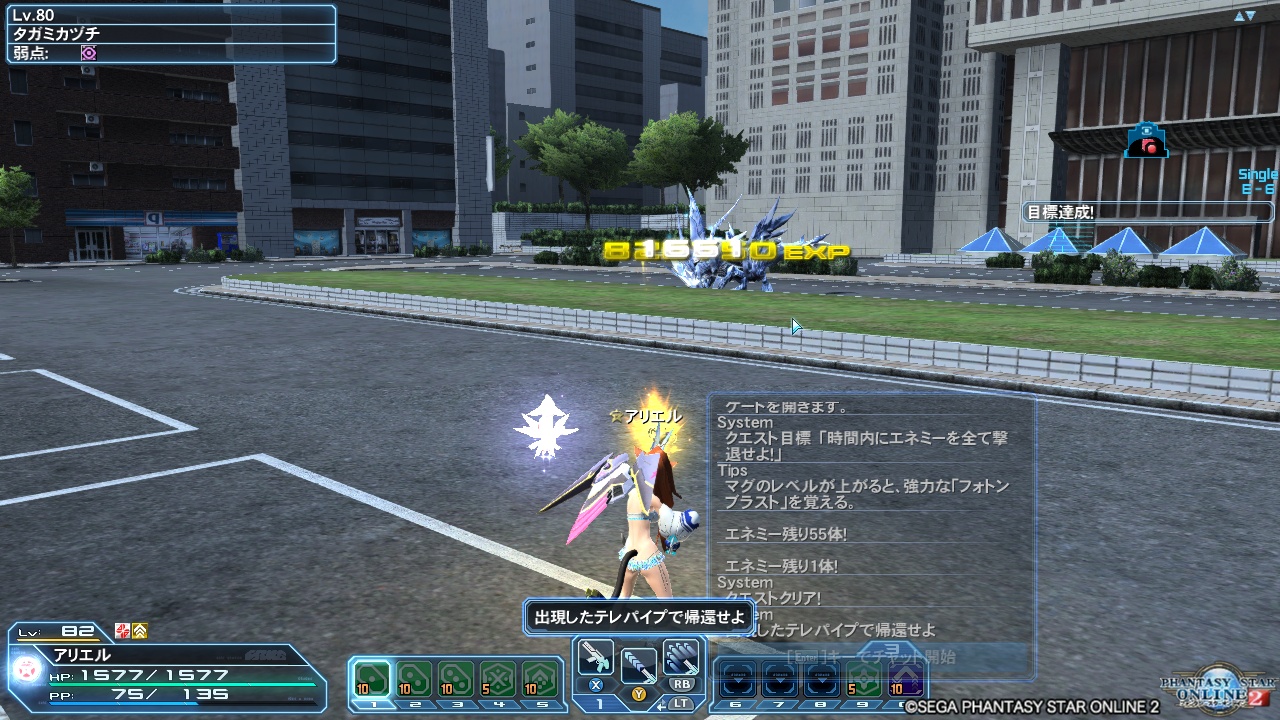Click the class icon next to アリエル's level
1280x720 pixels.
point(122,631)
